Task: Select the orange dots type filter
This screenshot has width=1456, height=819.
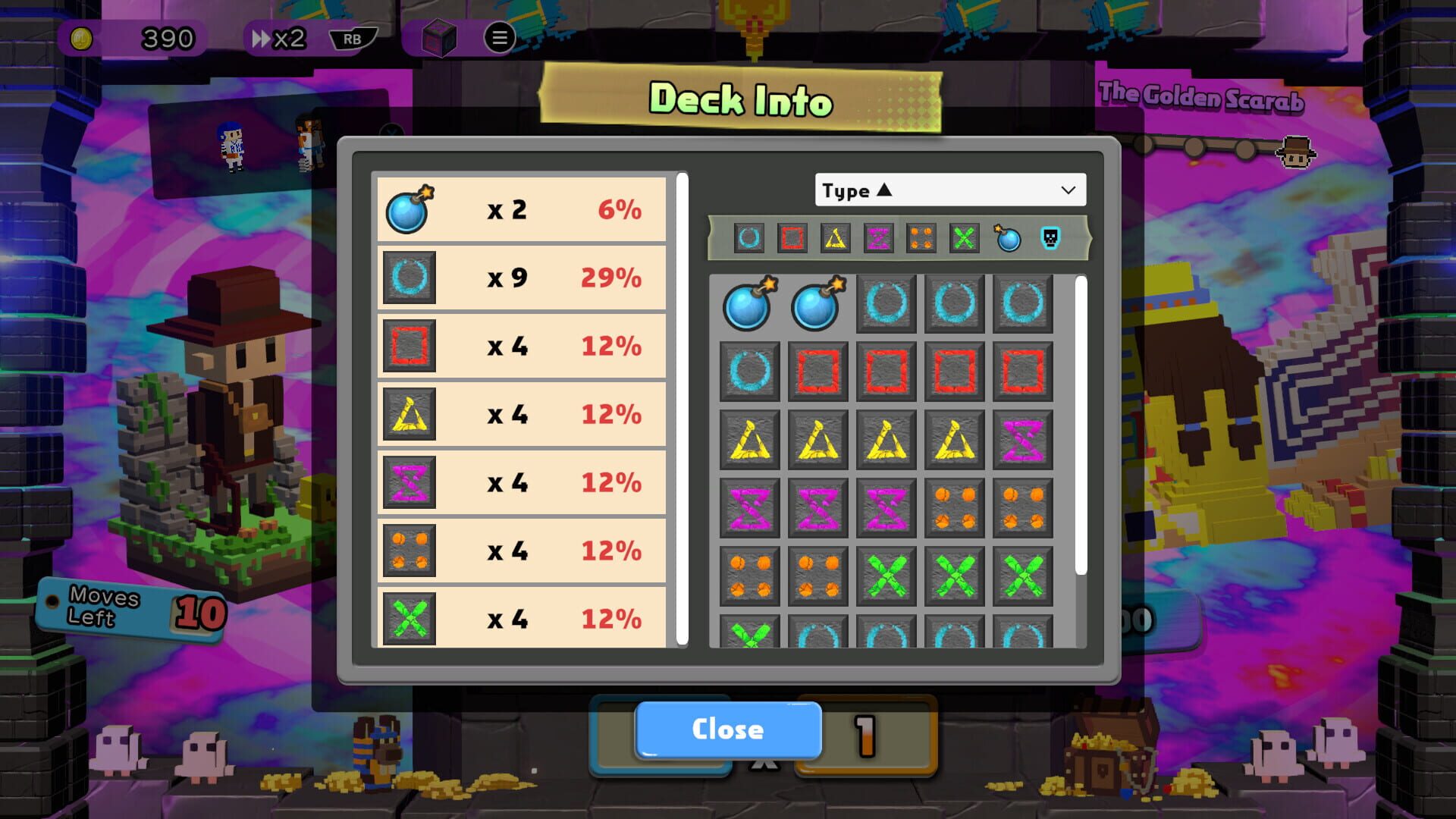Action: pos(921,239)
